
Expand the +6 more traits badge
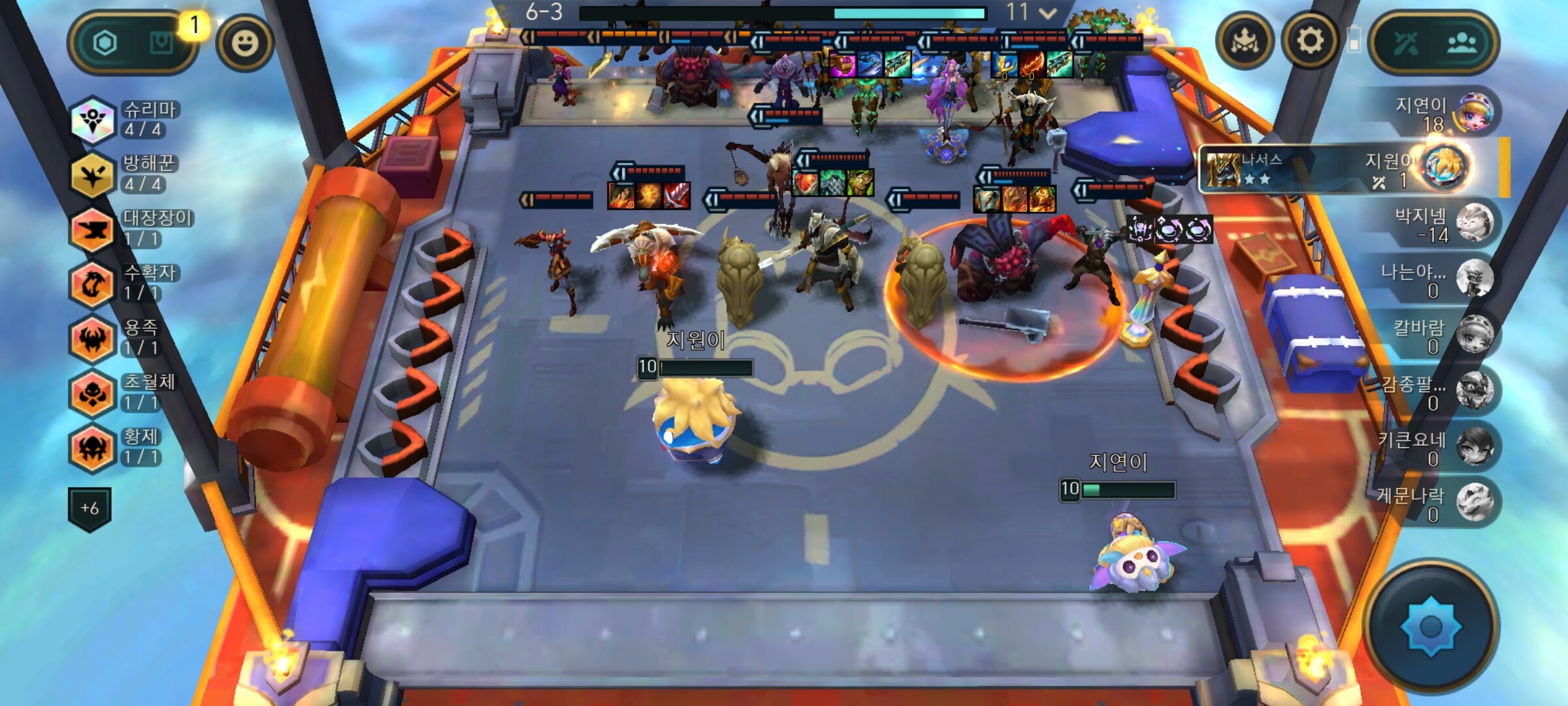90,508
